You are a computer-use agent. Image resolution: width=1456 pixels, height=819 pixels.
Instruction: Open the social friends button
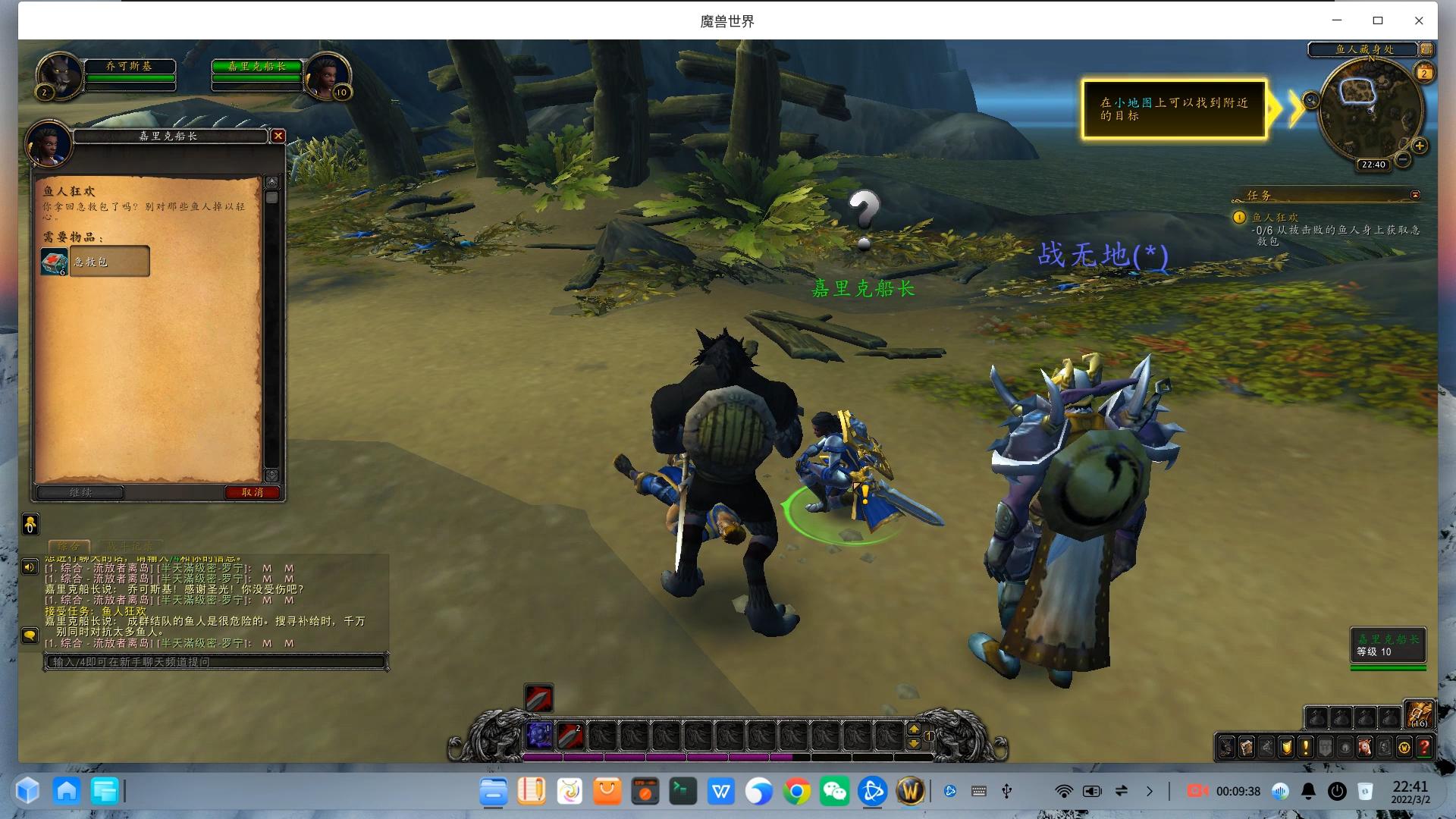(30, 635)
